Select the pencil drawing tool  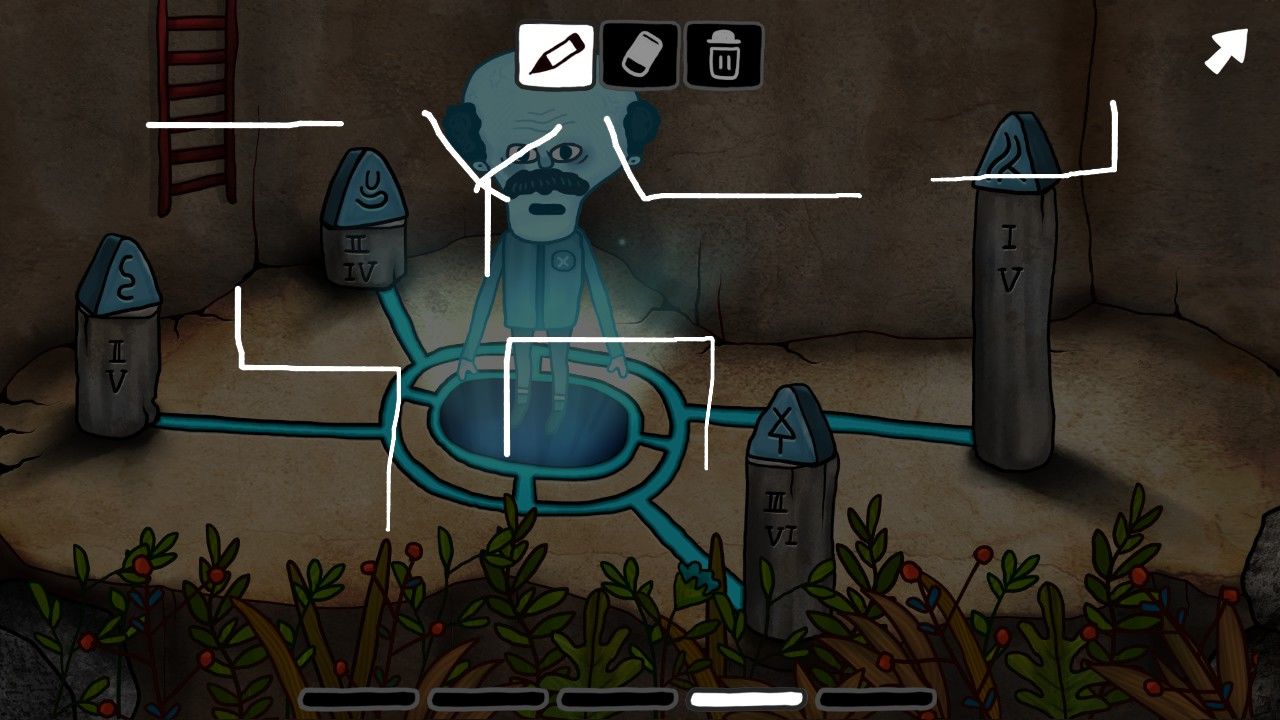(555, 55)
